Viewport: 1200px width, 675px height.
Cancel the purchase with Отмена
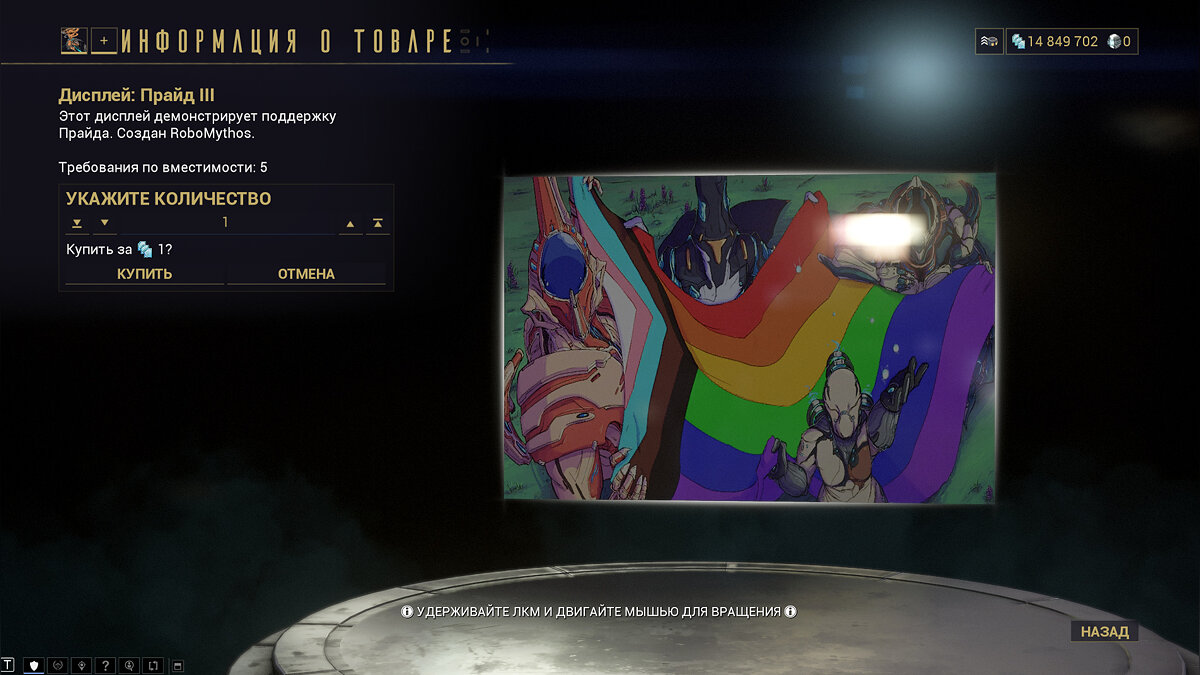tap(306, 274)
